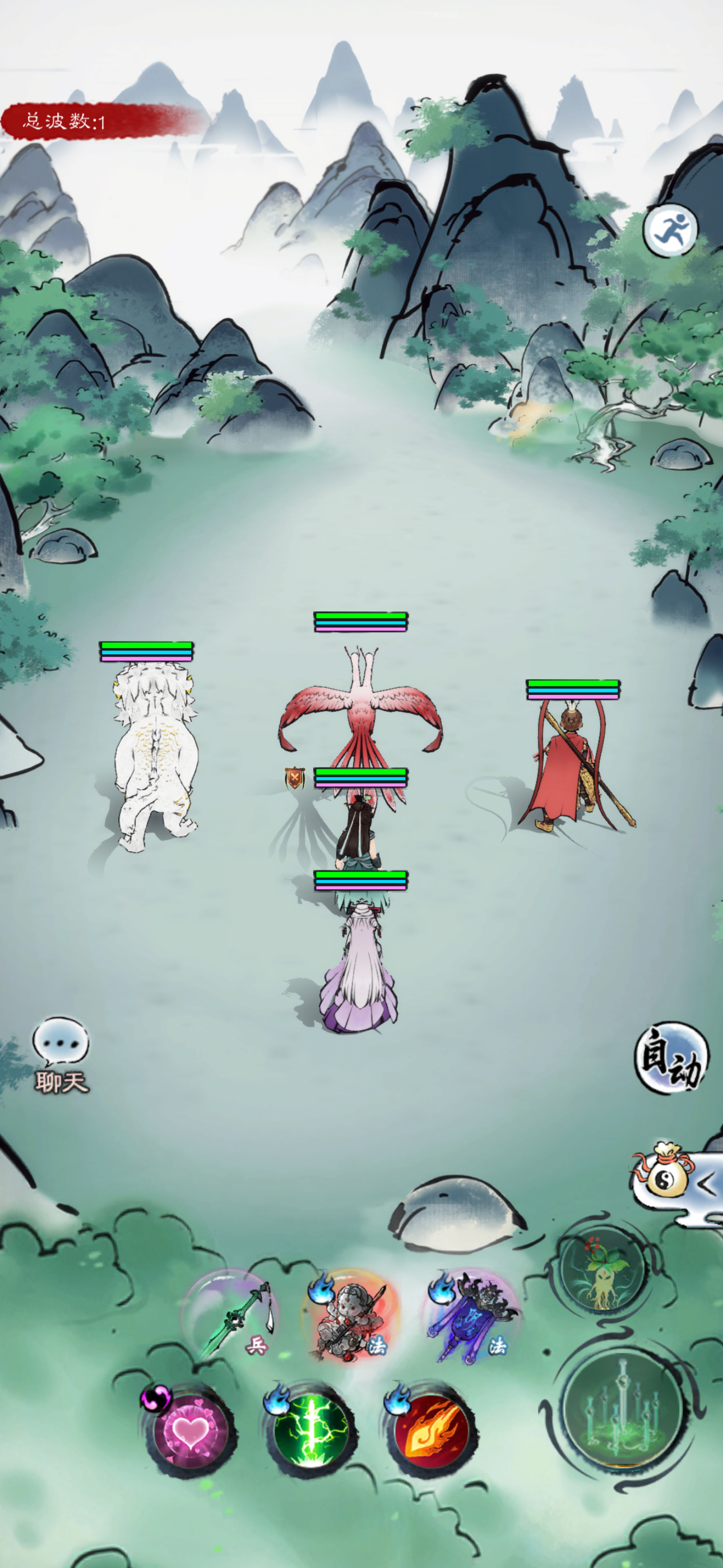The width and height of the screenshot is (723, 1568).
Task: Toggle the speed-up running icon at top right
Action: [671, 230]
